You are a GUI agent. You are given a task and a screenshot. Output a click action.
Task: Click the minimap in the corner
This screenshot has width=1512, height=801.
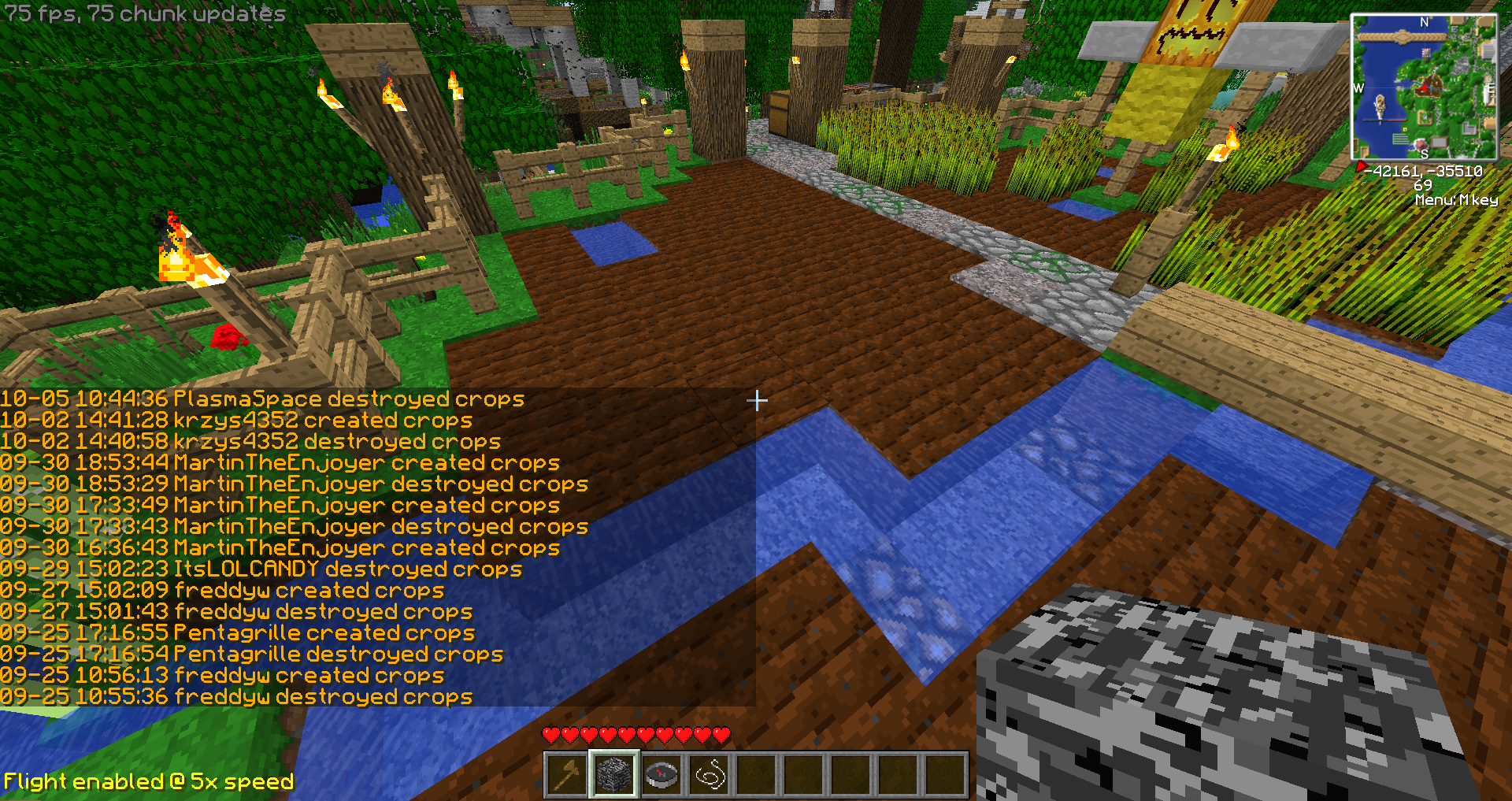(1424, 87)
